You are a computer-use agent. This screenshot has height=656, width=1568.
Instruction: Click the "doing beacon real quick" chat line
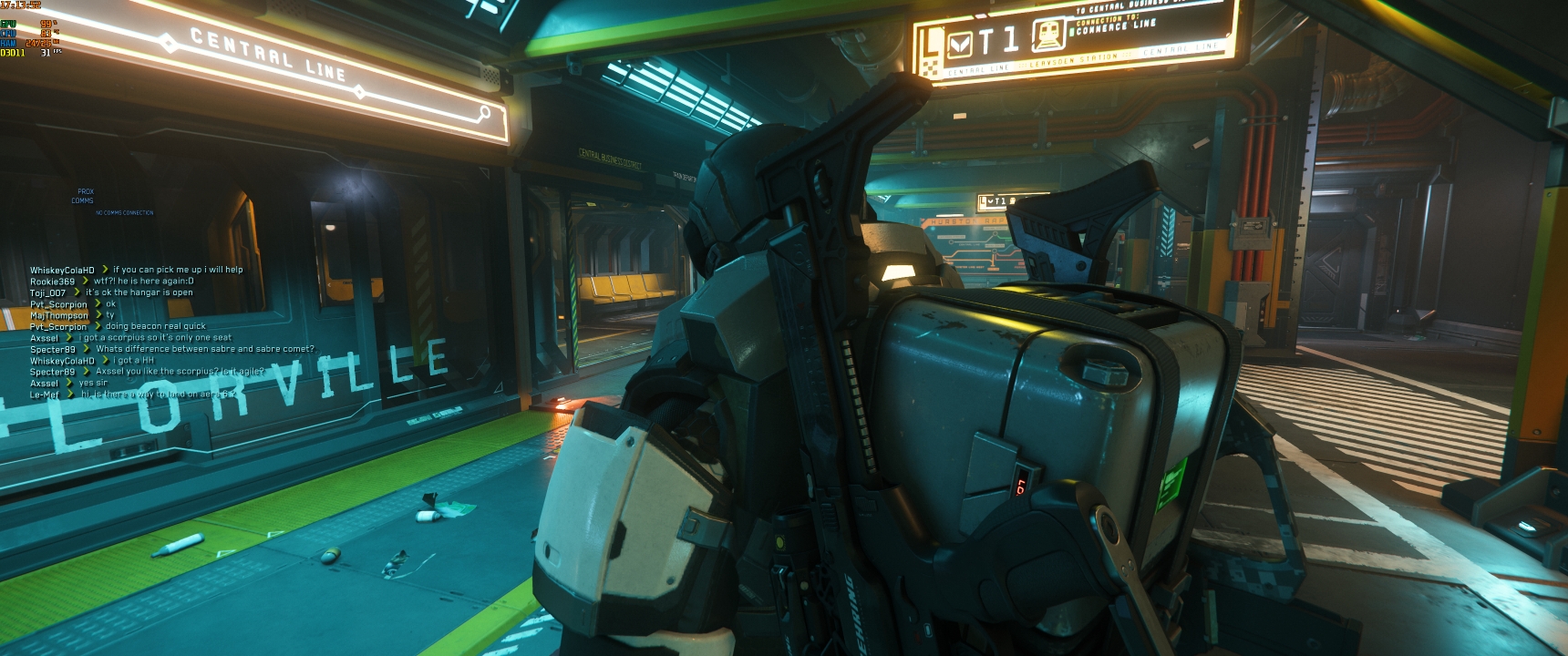tap(155, 326)
